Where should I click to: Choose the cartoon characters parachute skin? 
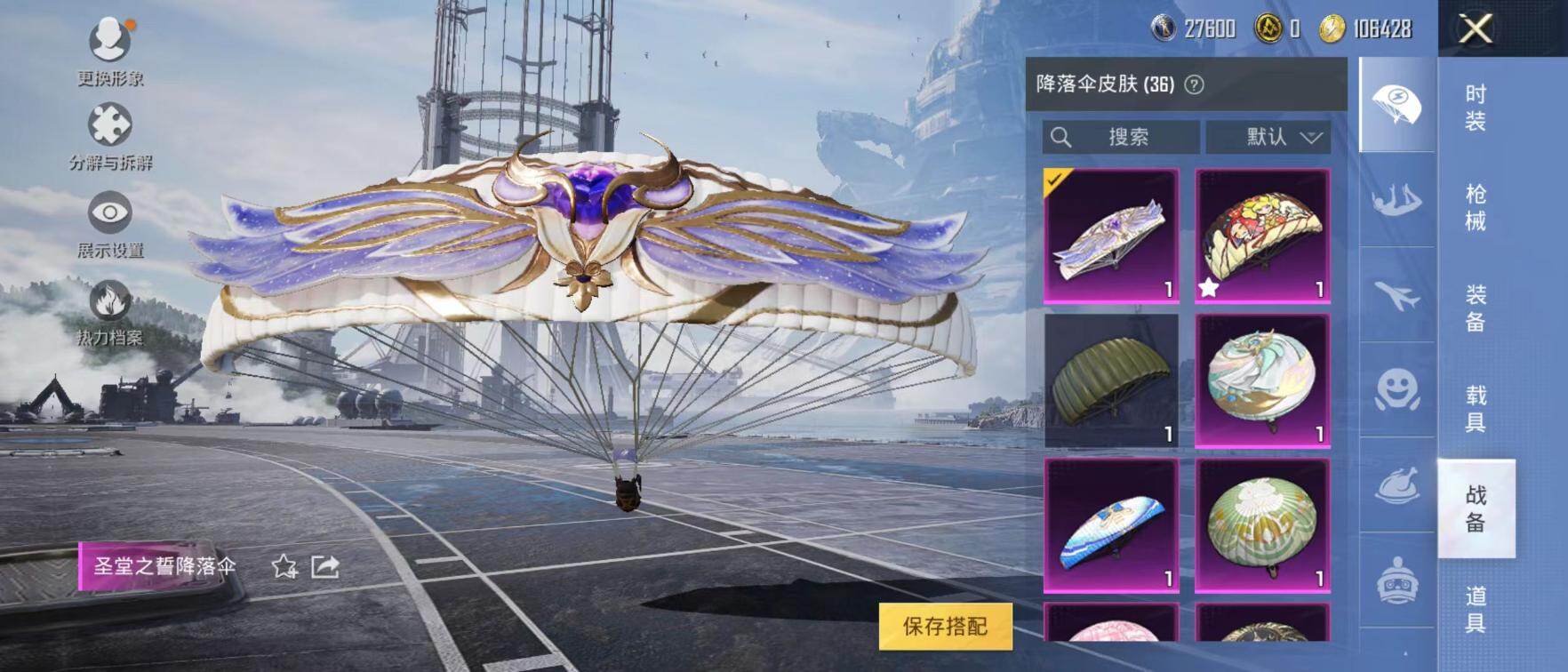[x=1262, y=236]
